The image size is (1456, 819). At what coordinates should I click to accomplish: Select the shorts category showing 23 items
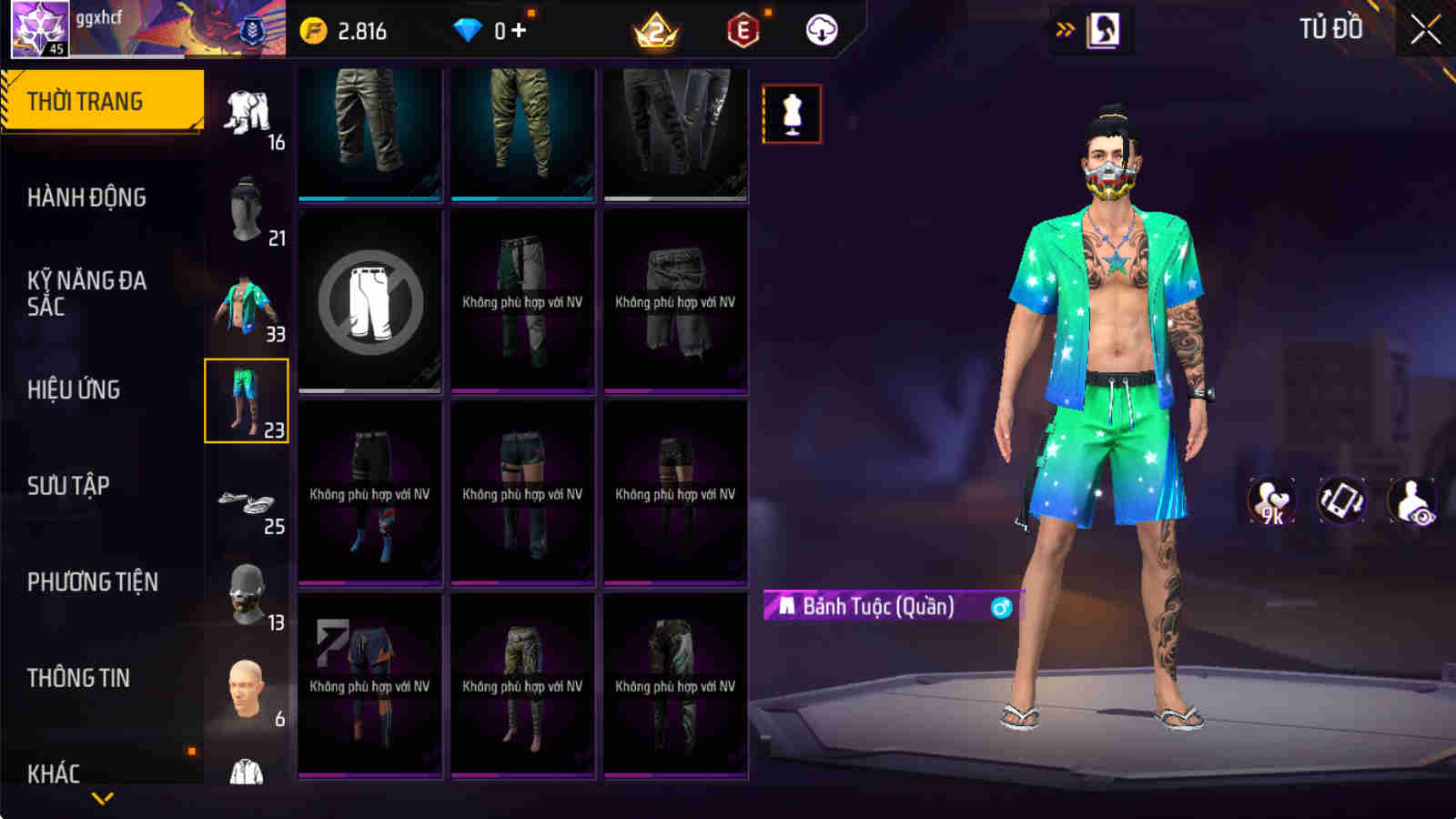click(x=247, y=400)
